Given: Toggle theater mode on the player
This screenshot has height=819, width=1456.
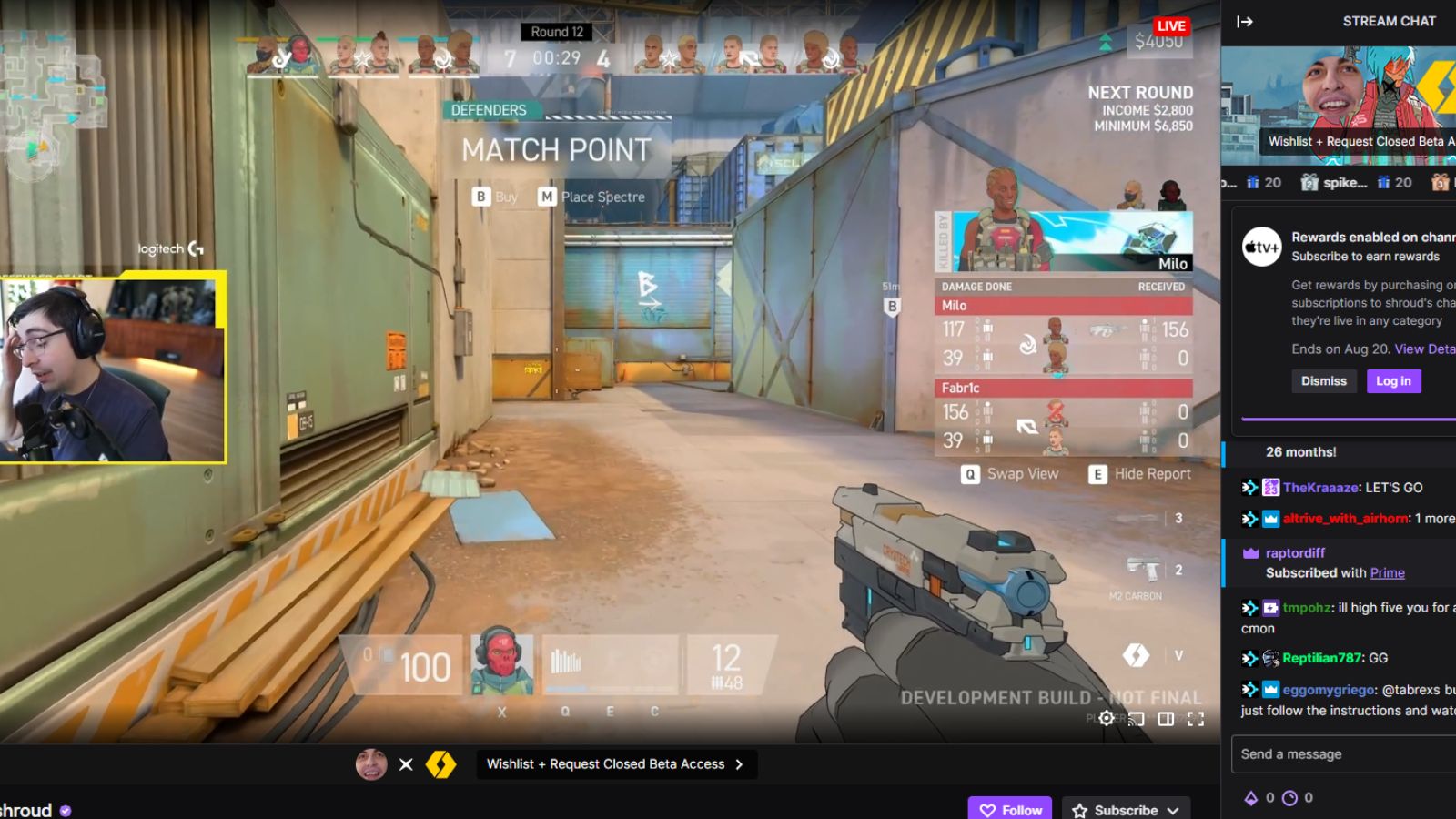Looking at the screenshot, I should (x=1166, y=719).
